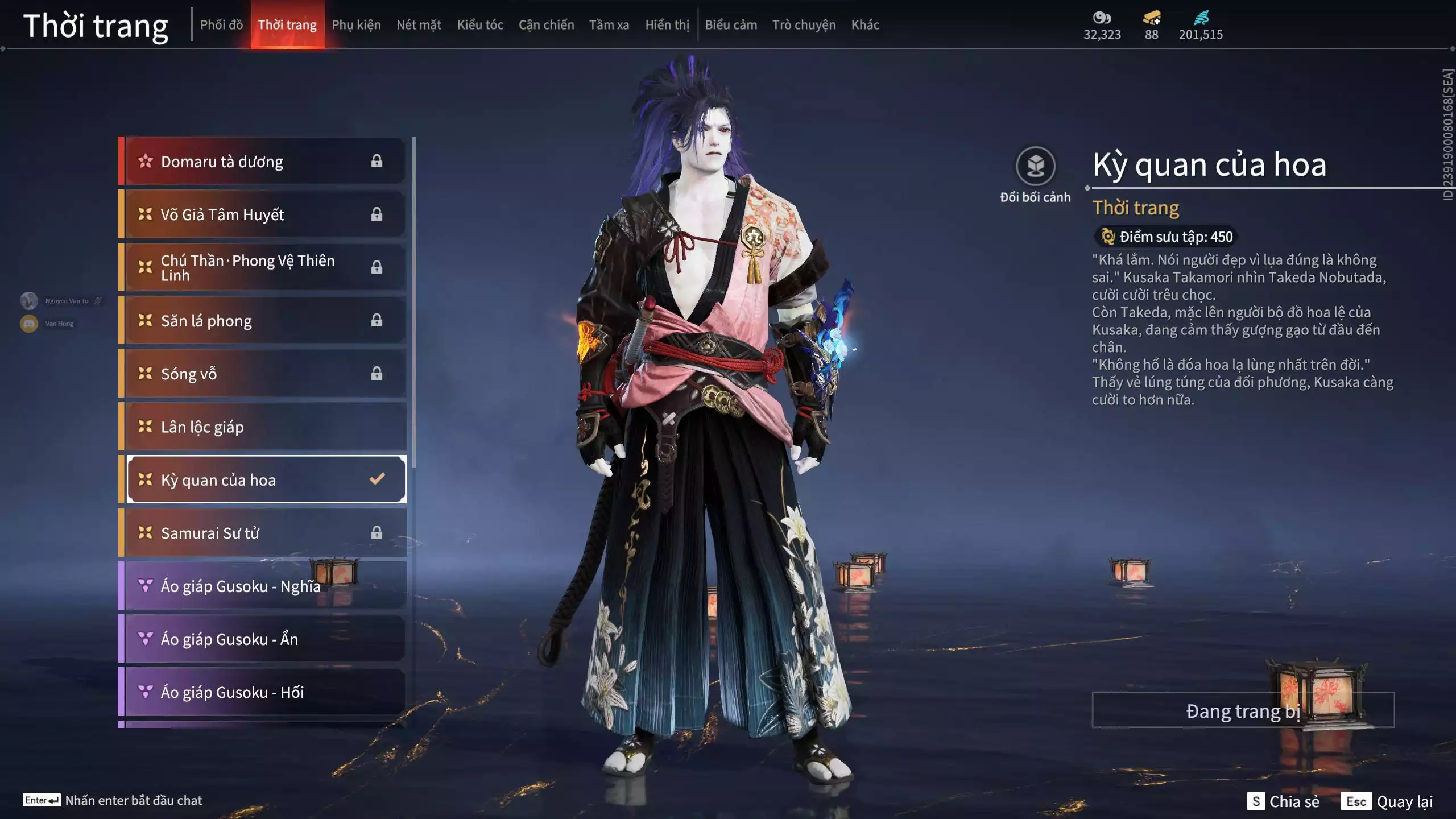This screenshot has width=1456, height=819.
Task: Go back with Quay lại
Action: [x=1387, y=801]
